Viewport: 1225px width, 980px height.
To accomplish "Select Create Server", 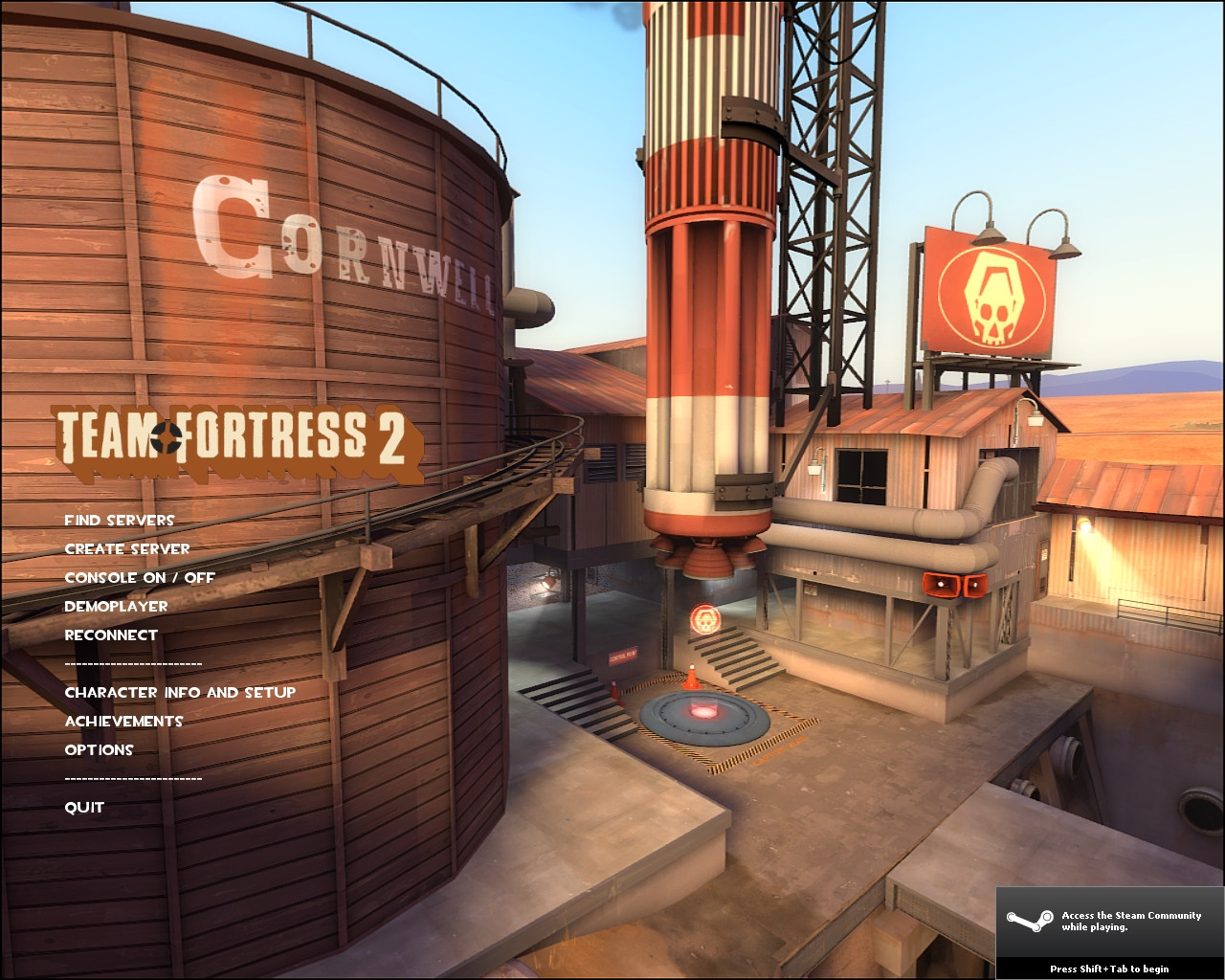I will click(126, 548).
